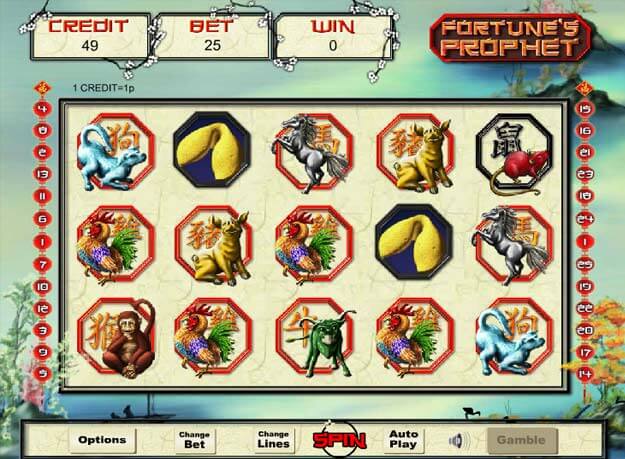This screenshot has height=459, width=625.
Task: Select payline marker number 4
Action: click(x=42, y=108)
